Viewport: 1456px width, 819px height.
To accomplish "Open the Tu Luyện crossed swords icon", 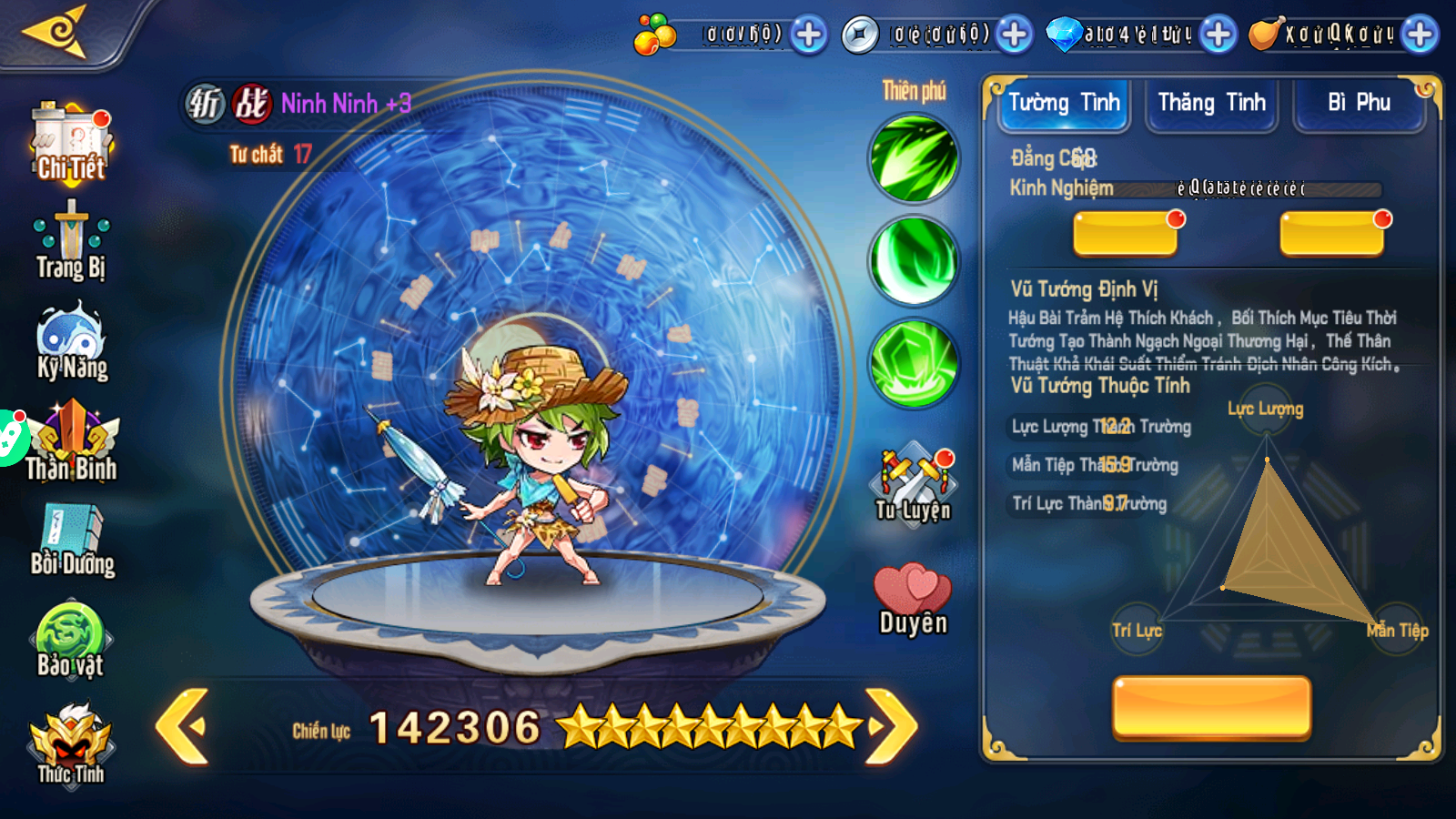I will (914, 482).
